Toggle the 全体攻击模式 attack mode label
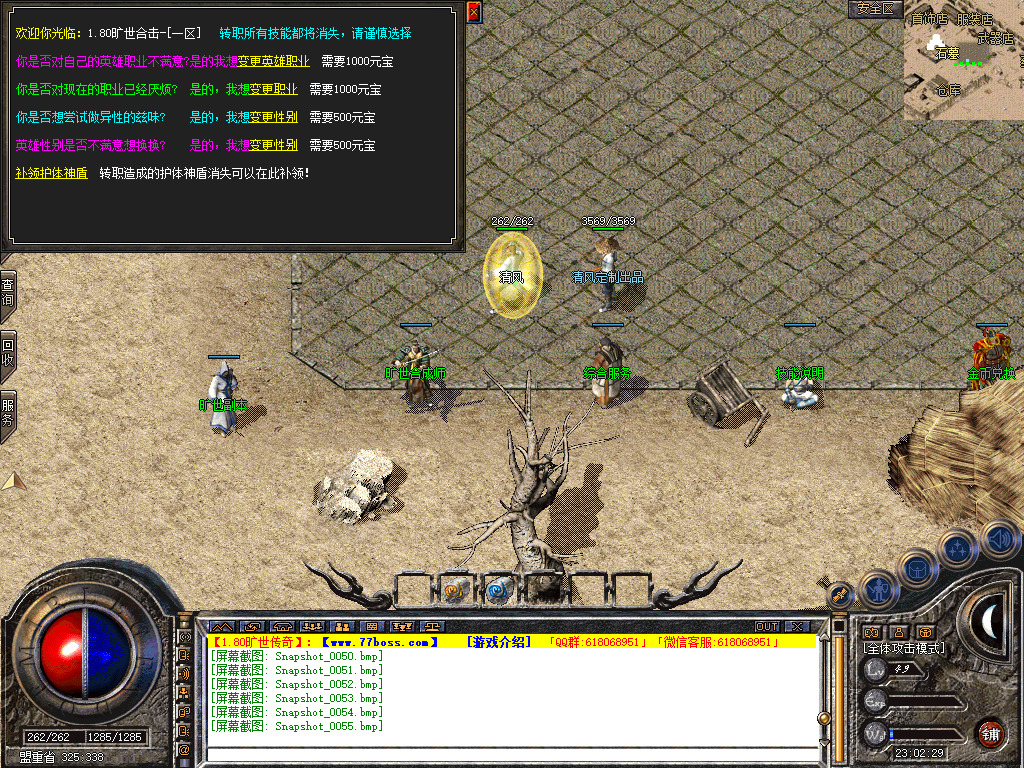This screenshot has height=768, width=1024. 904,648
